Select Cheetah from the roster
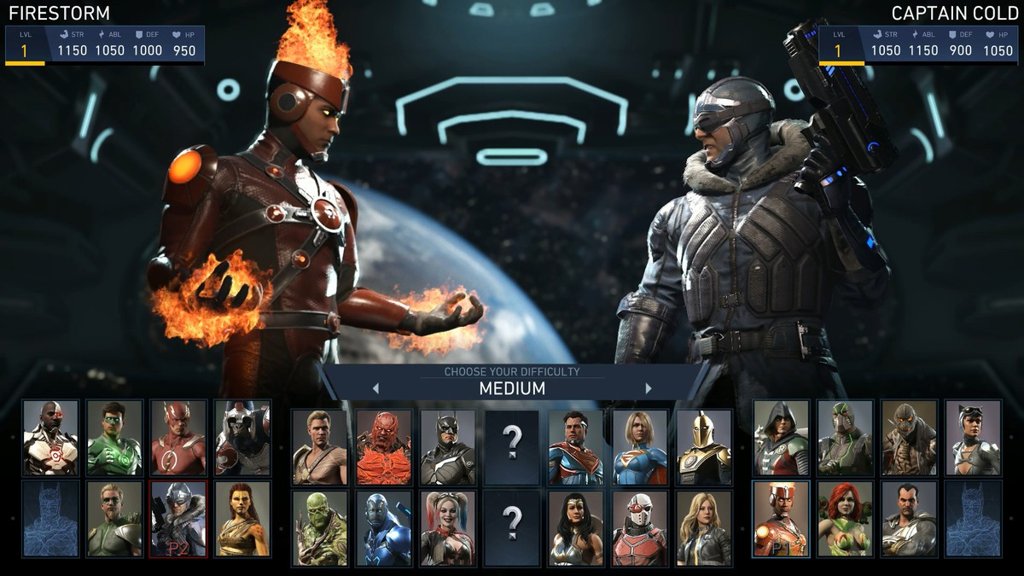 (x=242, y=519)
